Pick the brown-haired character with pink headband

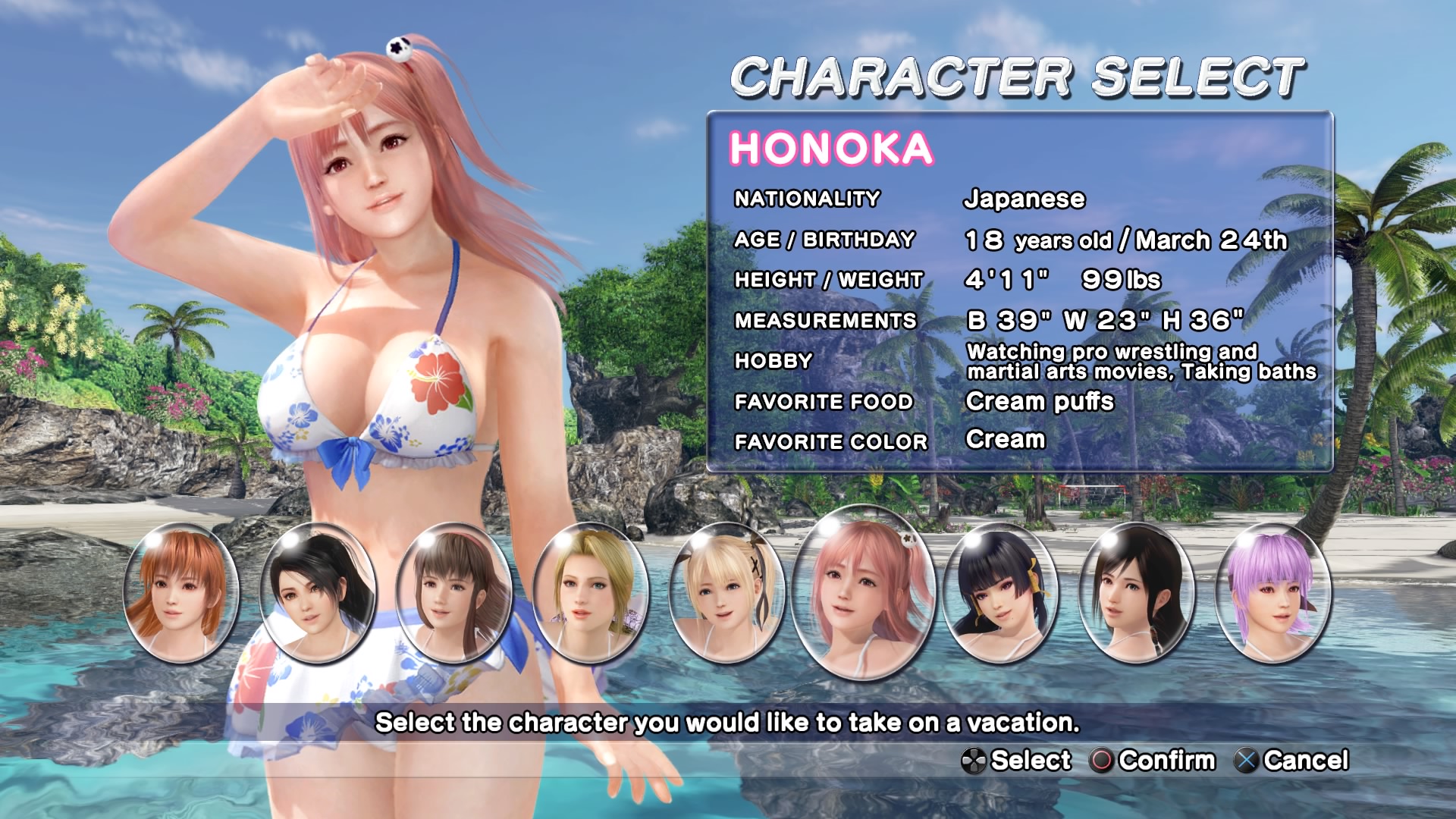point(454,594)
